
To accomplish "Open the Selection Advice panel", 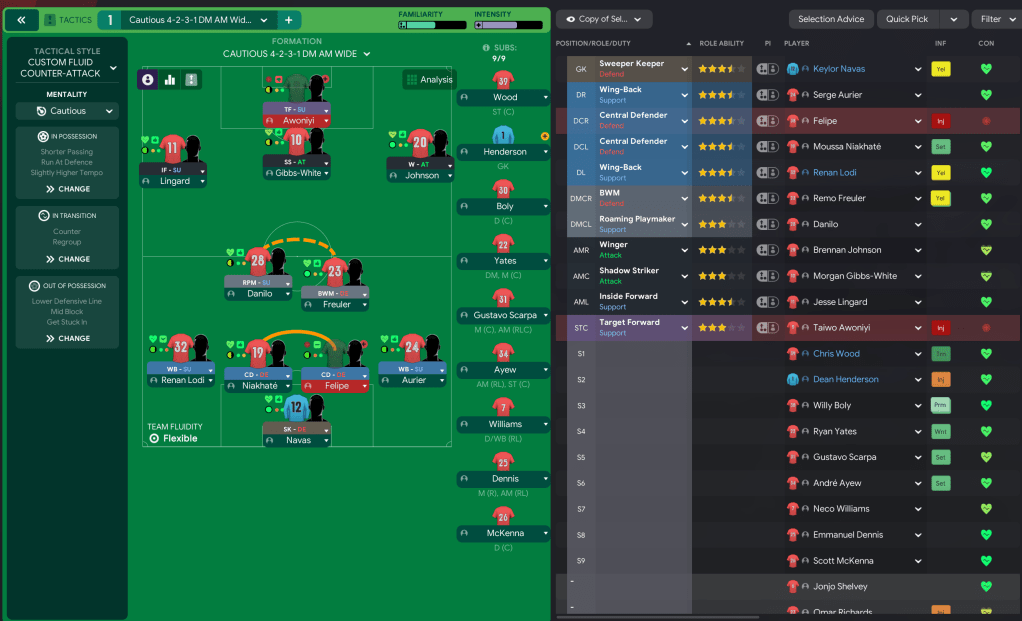I will tap(831, 19).
